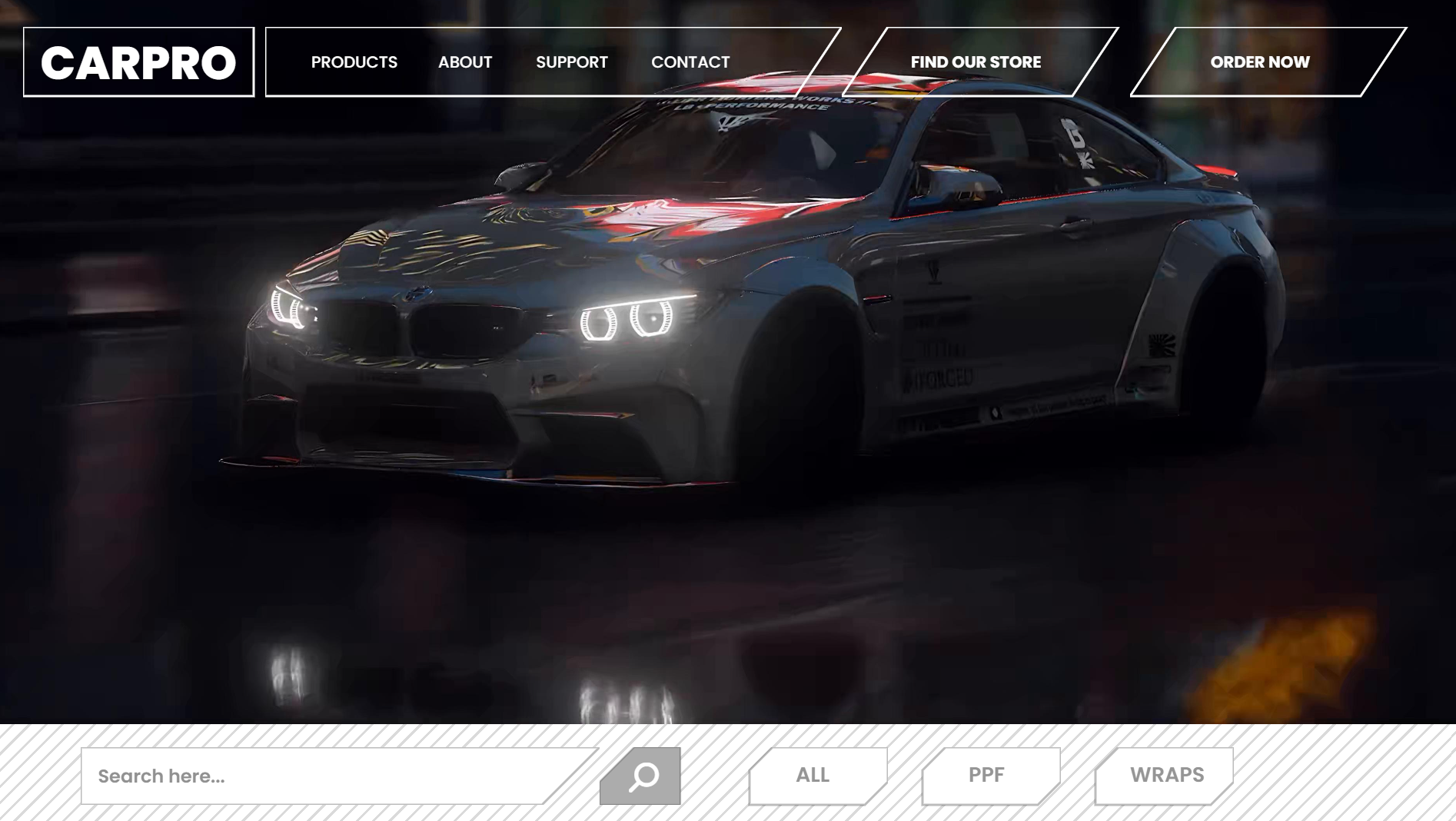Click the CARPRO brand name to go home
The height and width of the screenshot is (821, 1456).
140,63
